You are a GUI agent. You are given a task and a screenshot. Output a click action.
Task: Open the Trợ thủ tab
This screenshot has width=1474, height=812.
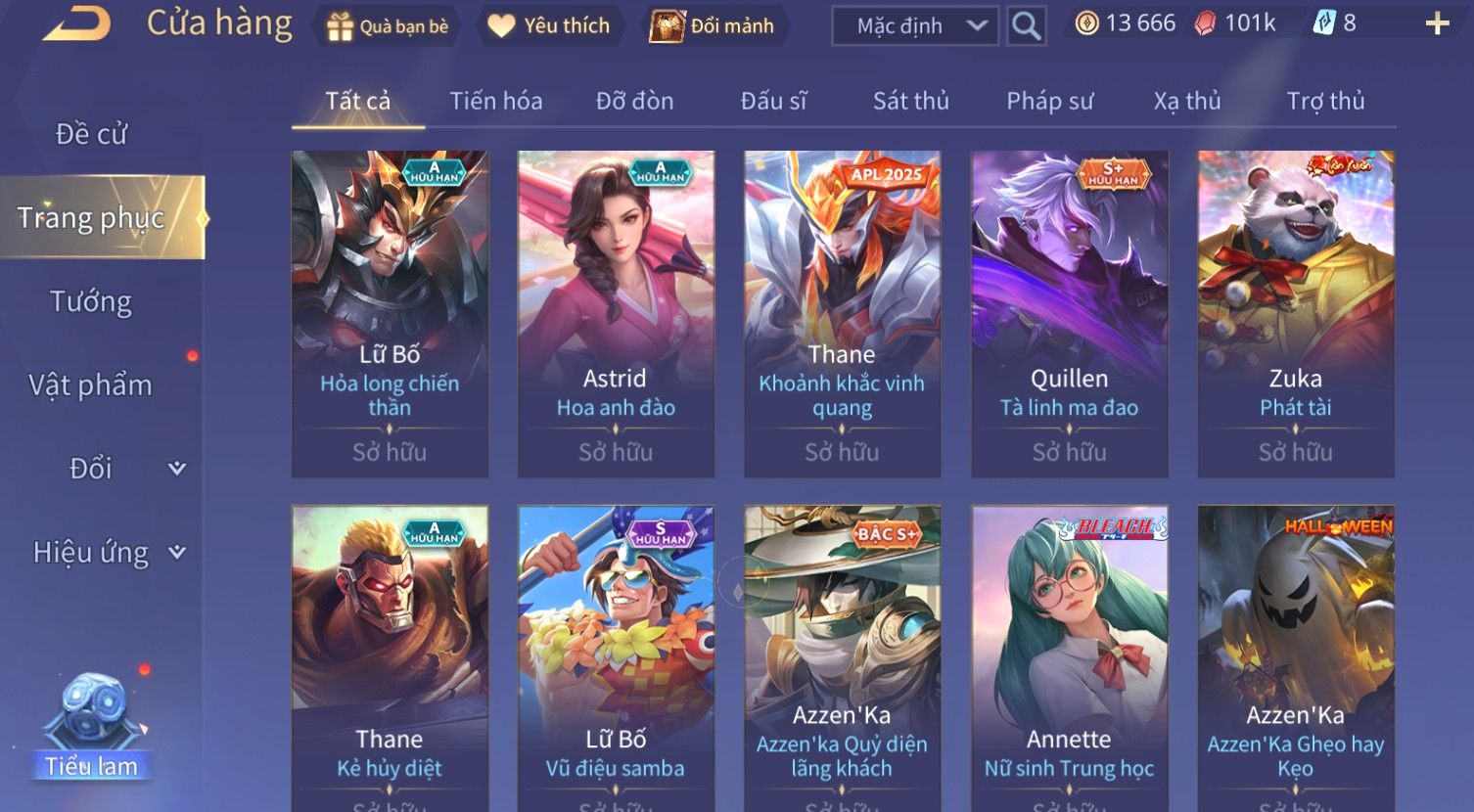1325,101
